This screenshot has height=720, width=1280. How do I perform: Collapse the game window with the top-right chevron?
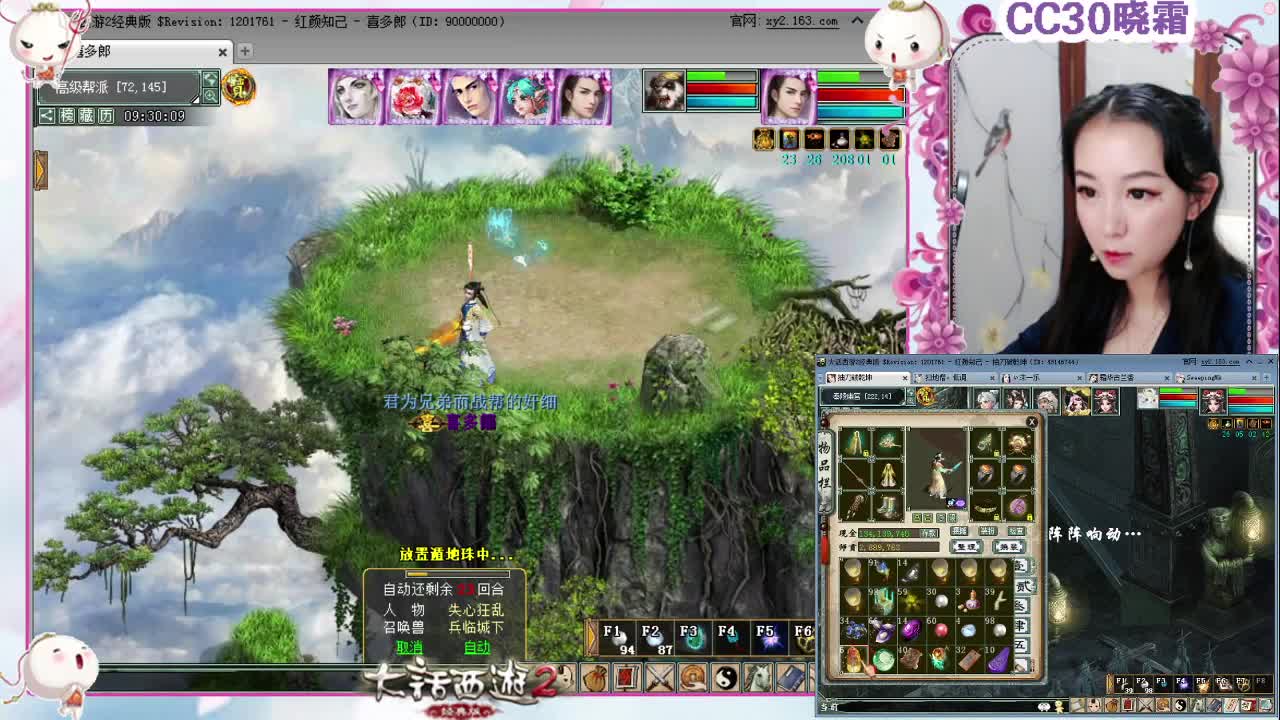[x=857, y=20]
